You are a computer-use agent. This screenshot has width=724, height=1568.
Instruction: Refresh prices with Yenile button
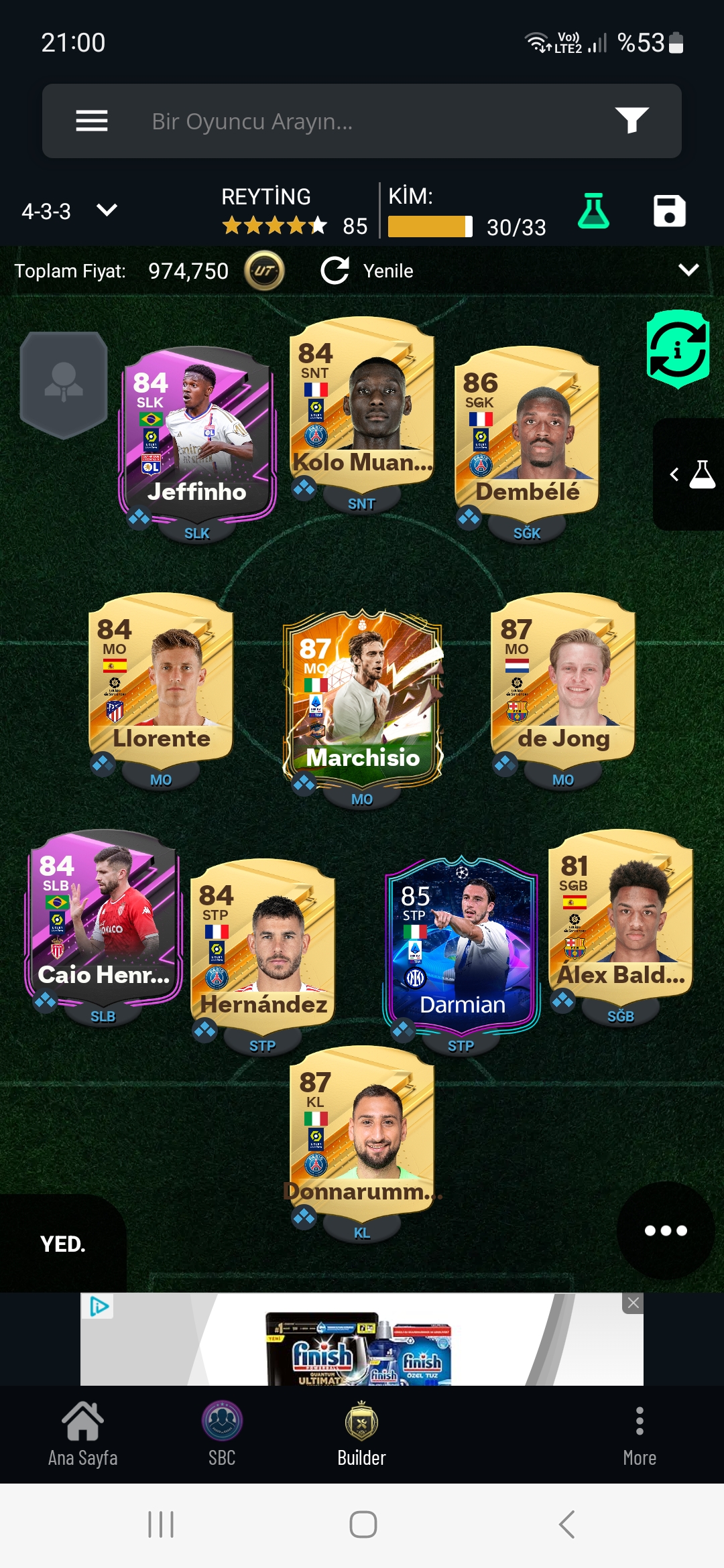(x=367, y=271)
